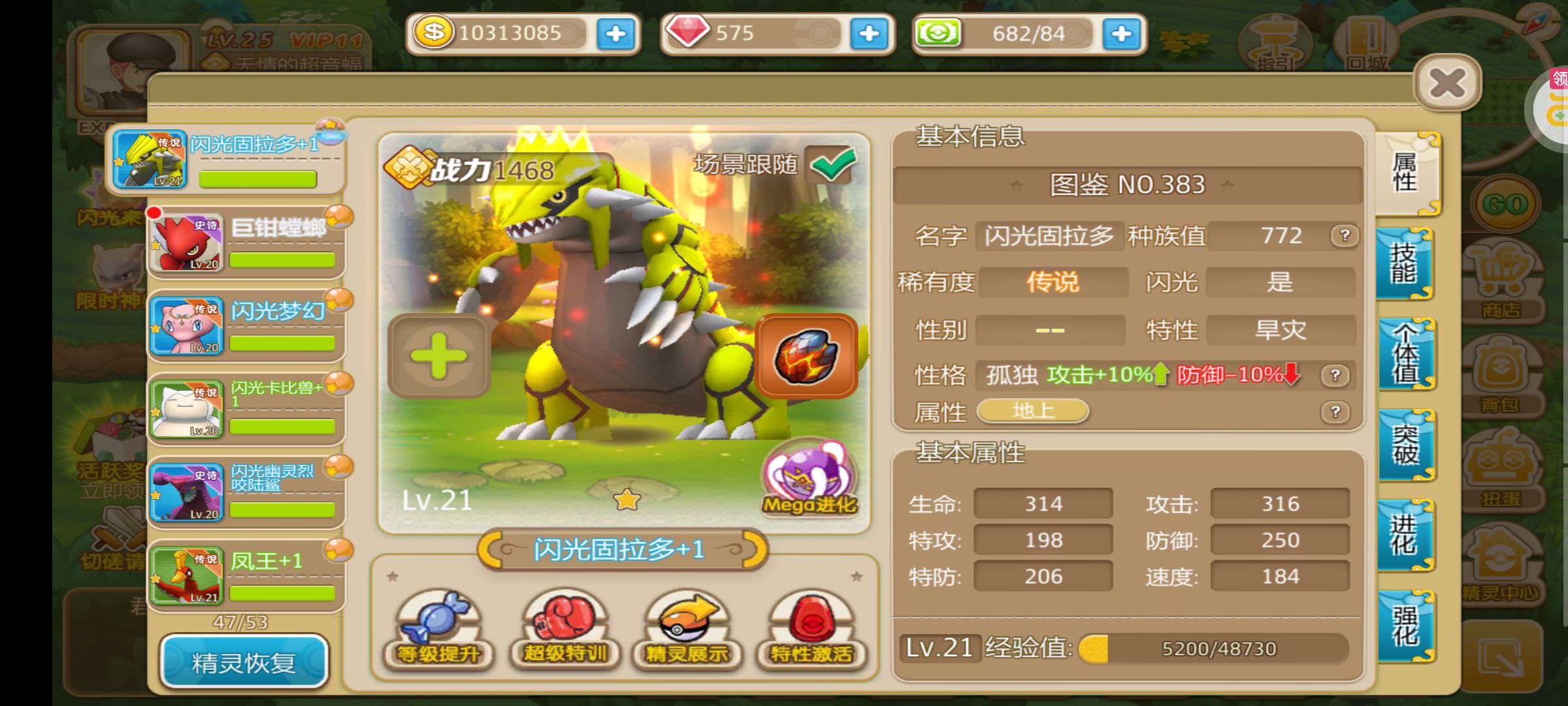Add more red gems with plus button
Screen dimensions: 1568x706
[x=868, y=34]
